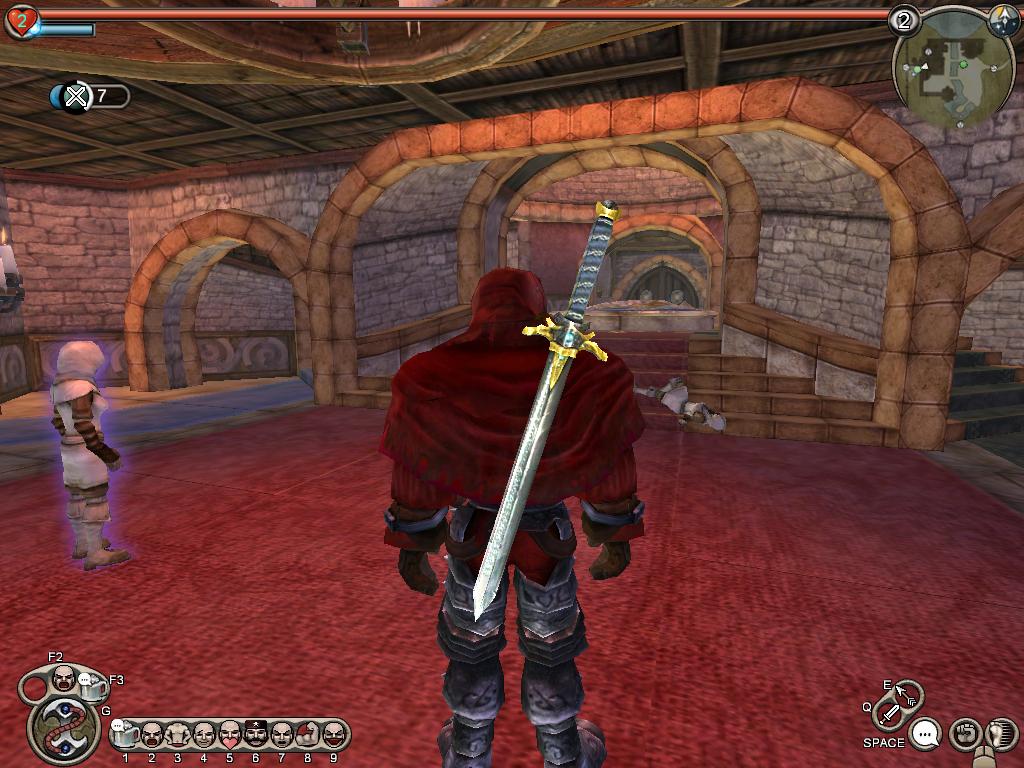Screen dimensions: 1024x768
Task: Select the beer mug with speech bubble expression
Action: click(126, 735)
